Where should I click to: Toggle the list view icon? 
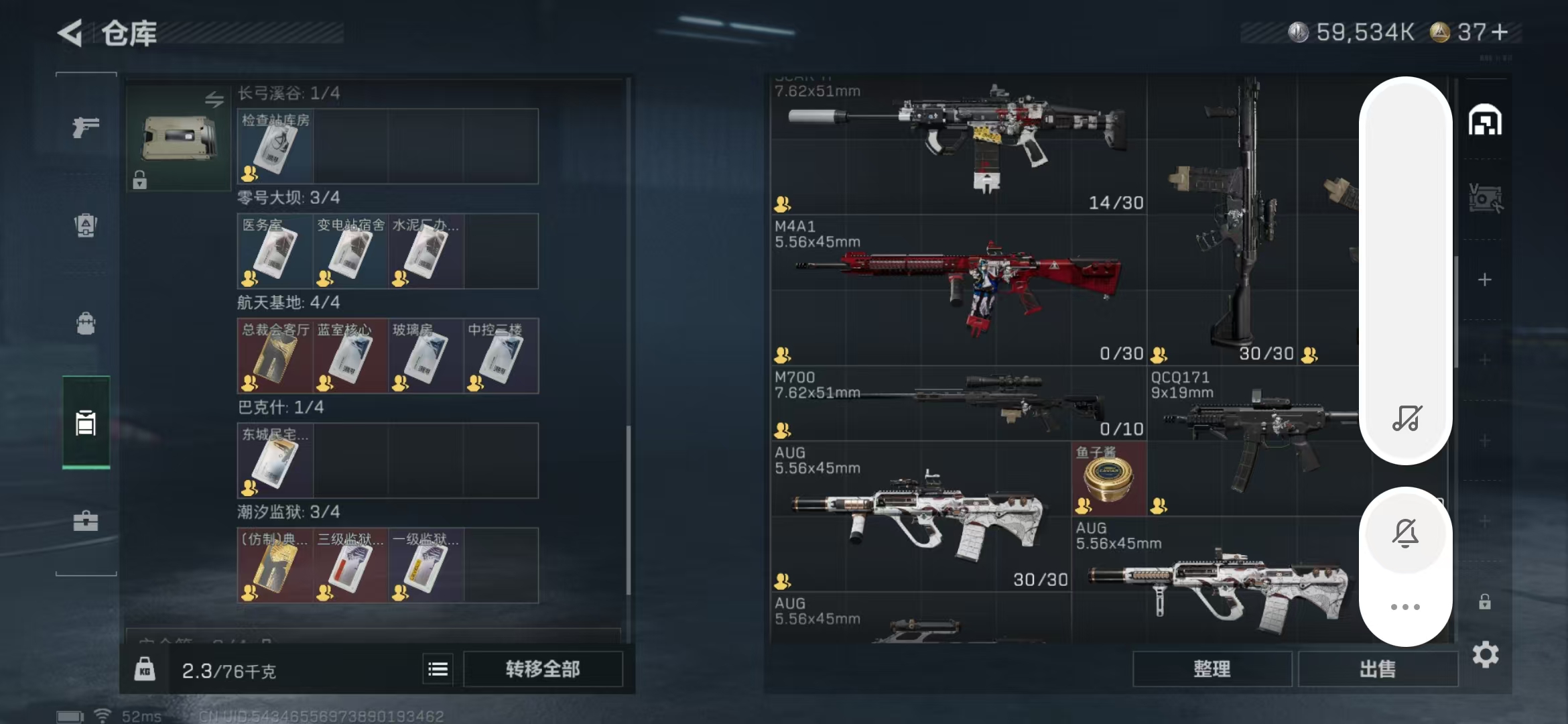(x=438, y=669)
